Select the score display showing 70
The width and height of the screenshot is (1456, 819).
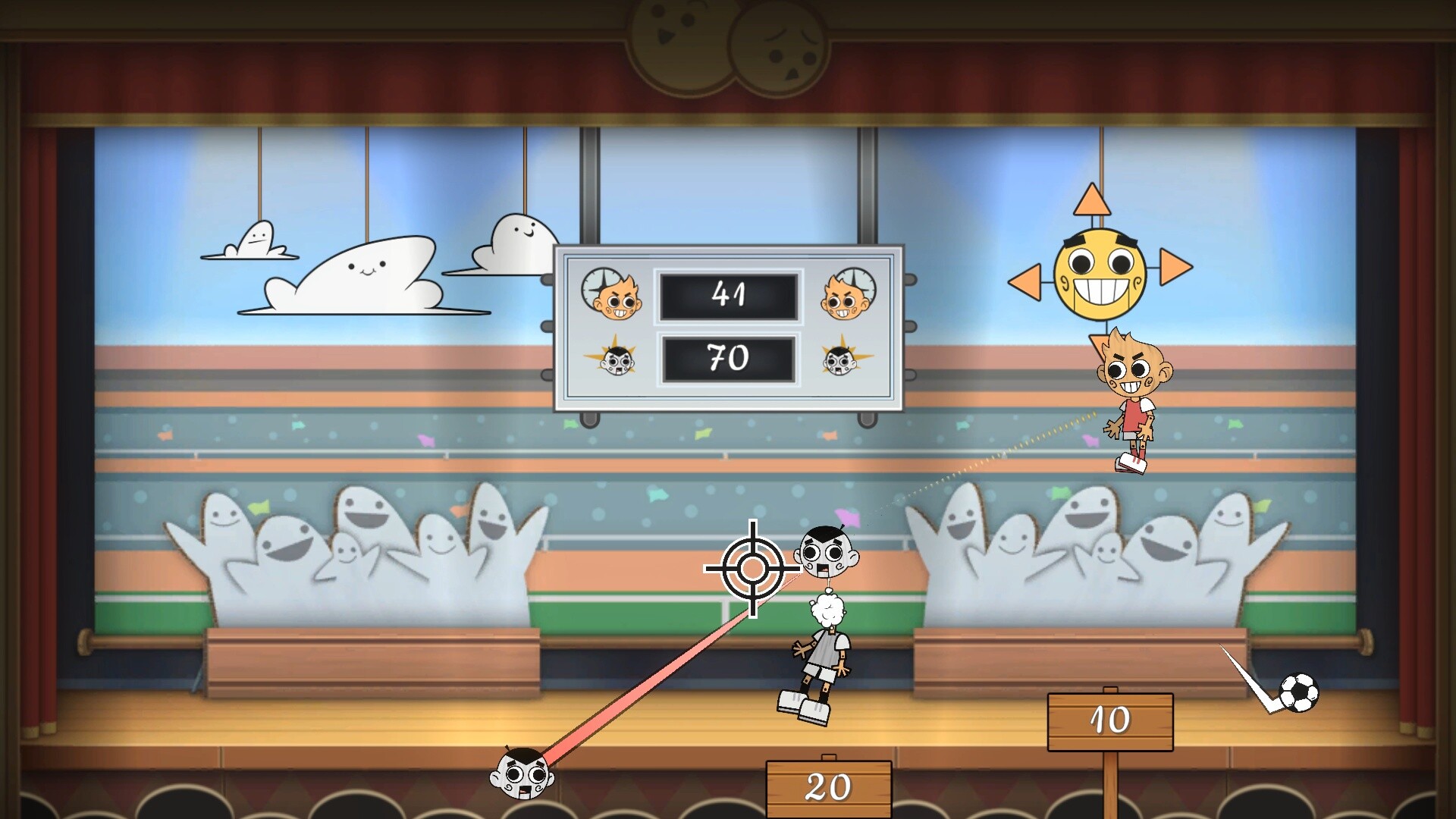pyautogui.click(x=730, y=359)
